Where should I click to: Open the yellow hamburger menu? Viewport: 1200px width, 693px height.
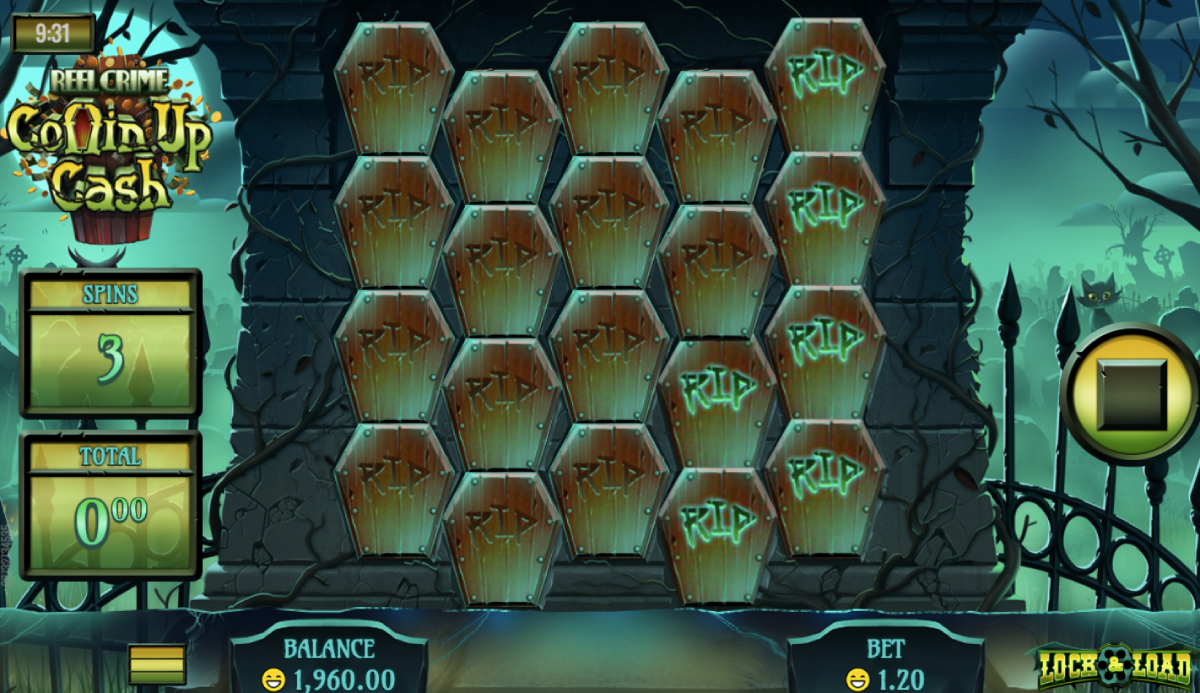tap(157, 664)
